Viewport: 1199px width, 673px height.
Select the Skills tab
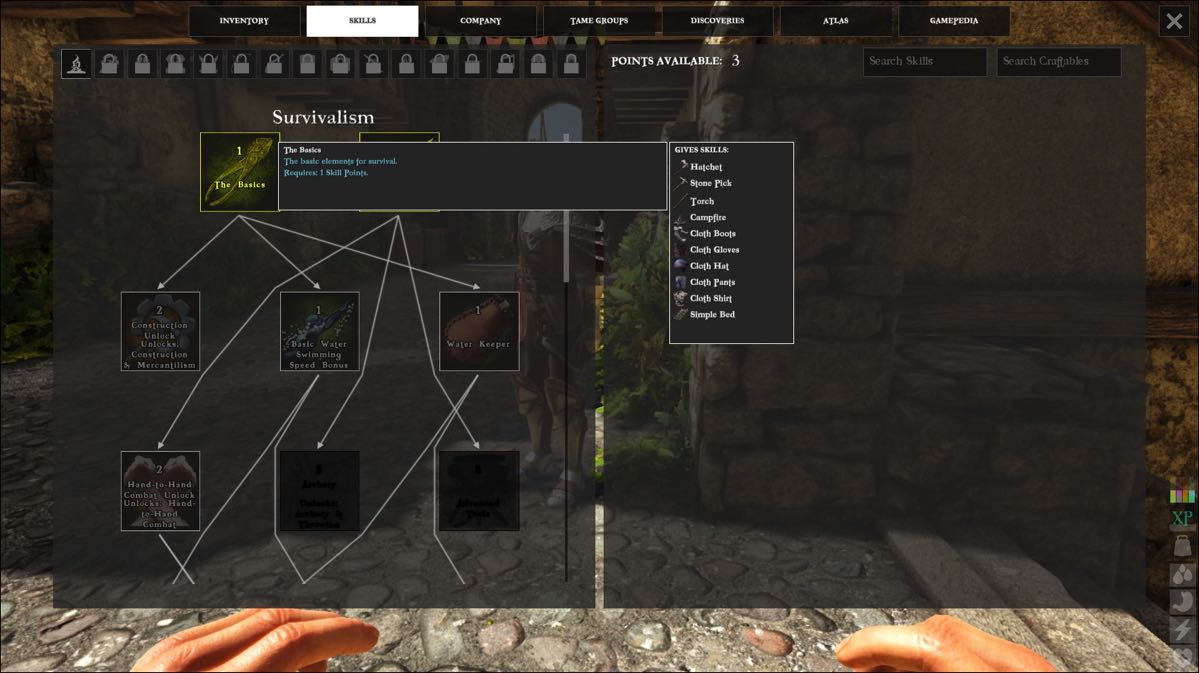pyautogui.click(x=362, y=21)
